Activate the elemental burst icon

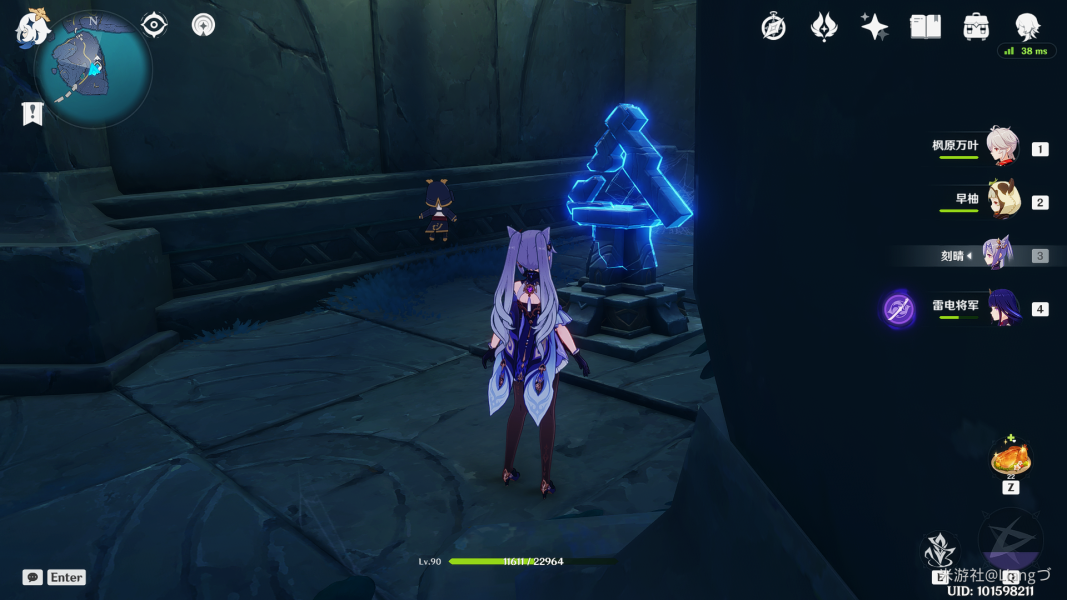(1010, 545)
